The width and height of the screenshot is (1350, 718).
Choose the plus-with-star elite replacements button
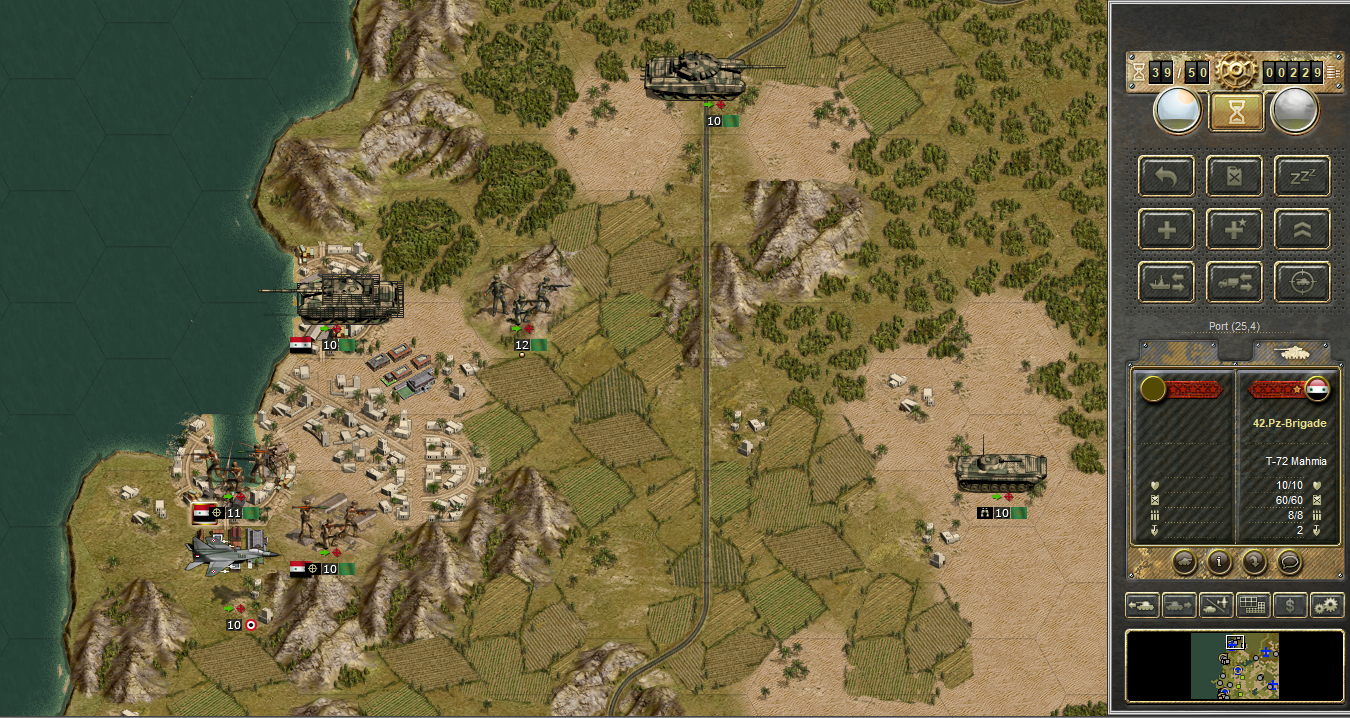[x=1234, y=230]
